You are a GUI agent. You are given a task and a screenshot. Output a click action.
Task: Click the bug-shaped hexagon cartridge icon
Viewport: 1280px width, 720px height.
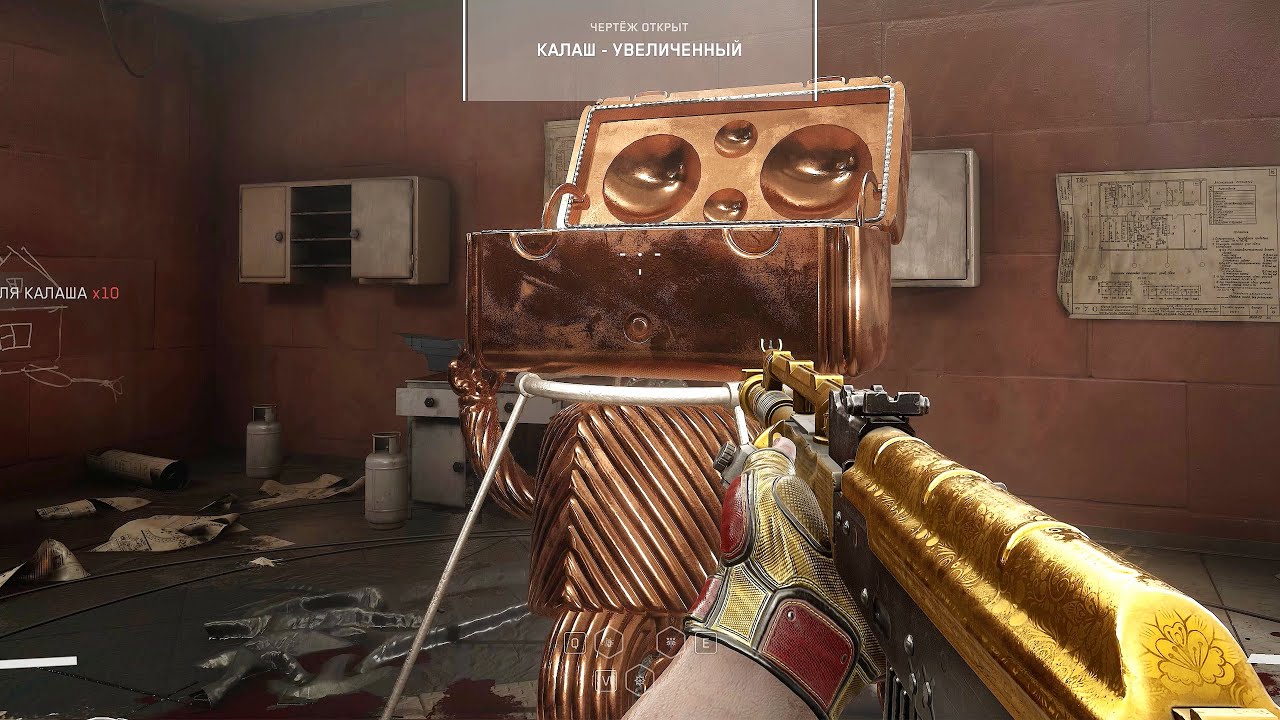click(609, 643)
